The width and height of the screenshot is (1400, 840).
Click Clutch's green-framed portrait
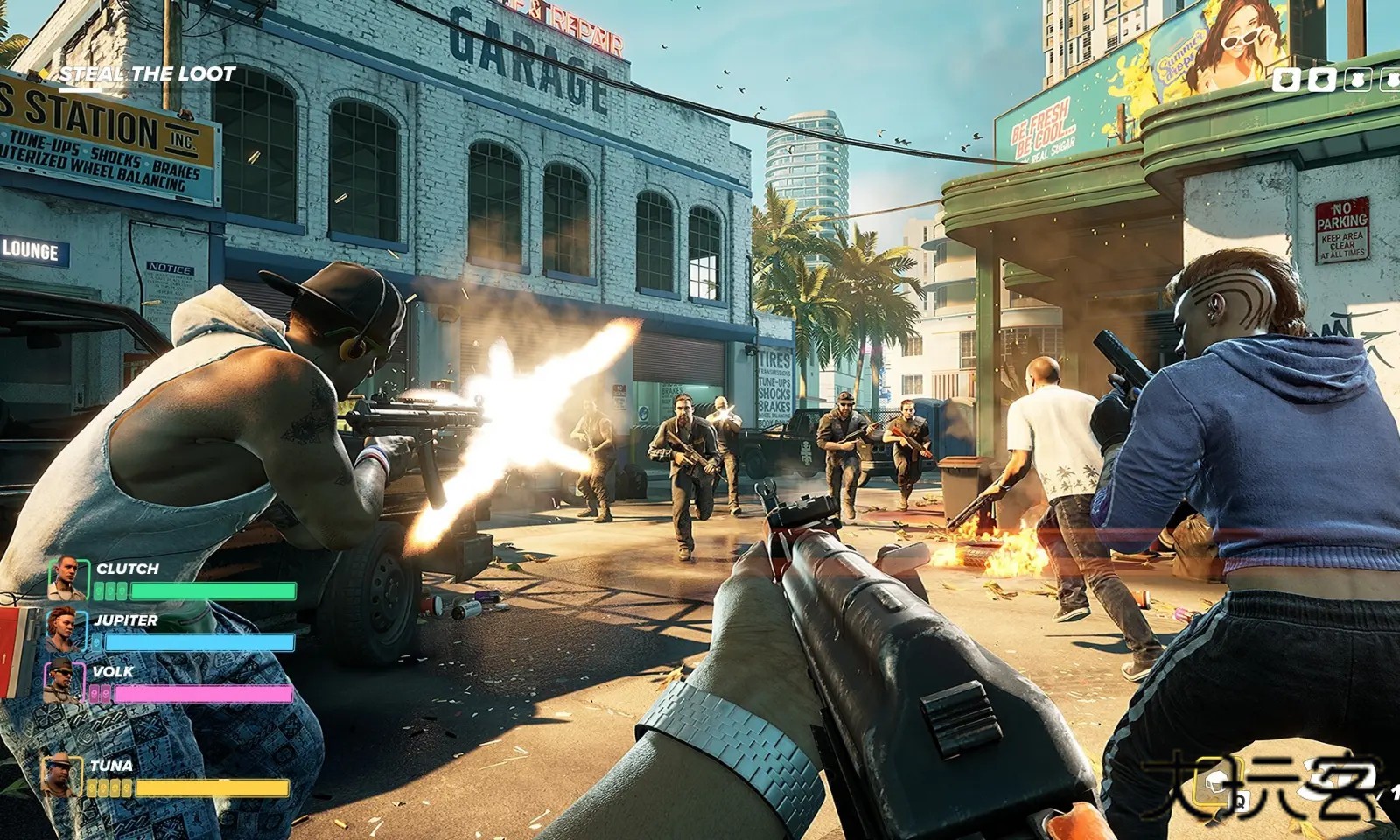pyautogui.click(x=68, y=579)
